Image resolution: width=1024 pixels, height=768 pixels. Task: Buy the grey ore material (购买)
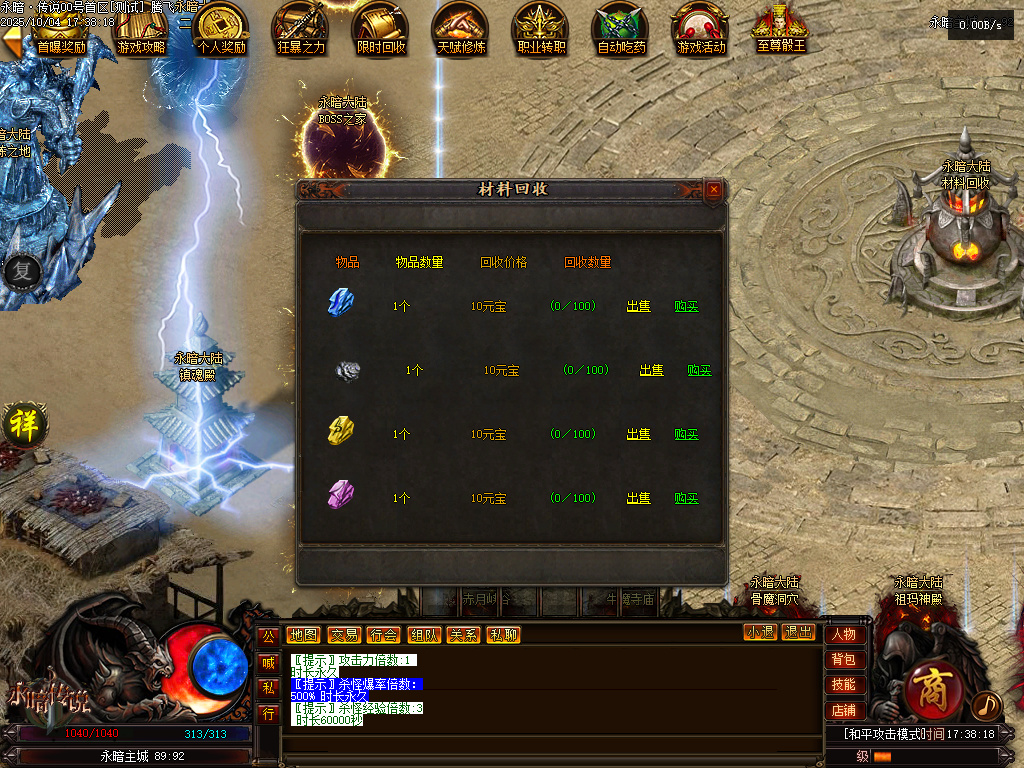pyautogui.click(x=699, y=370)
